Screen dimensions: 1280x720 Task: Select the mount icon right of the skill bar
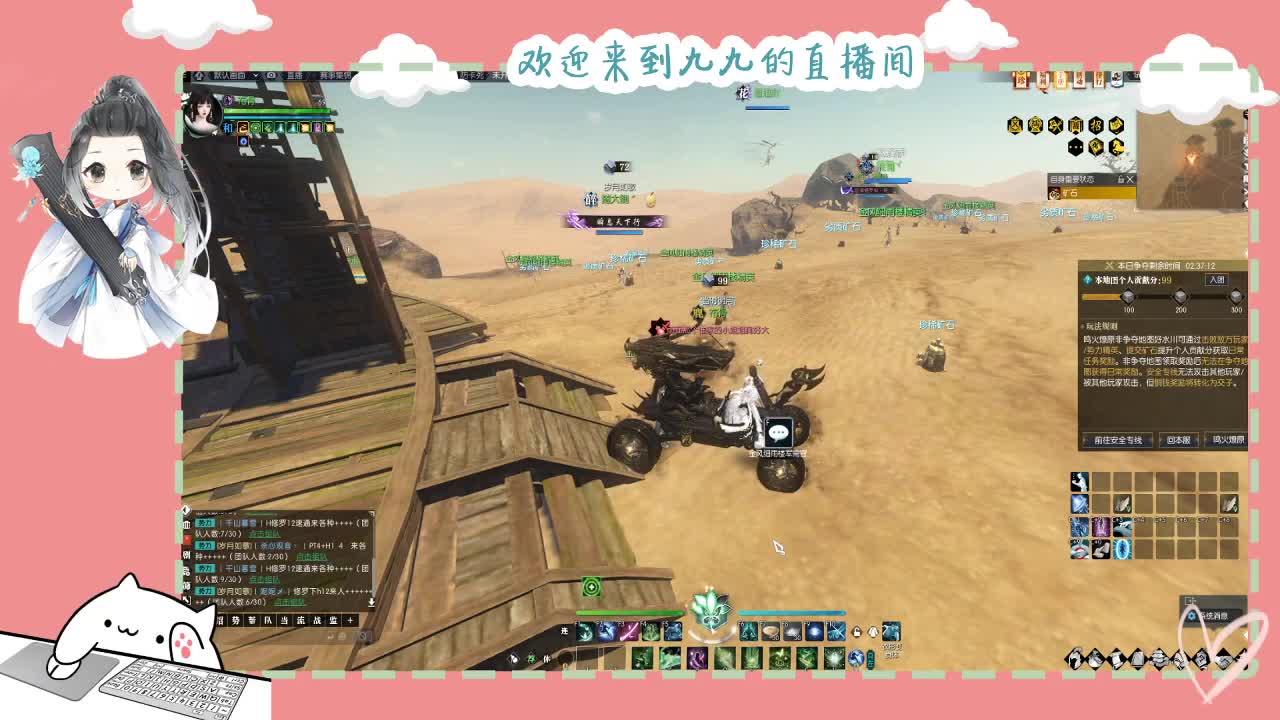pyautogui.click(x=891, y=631)
